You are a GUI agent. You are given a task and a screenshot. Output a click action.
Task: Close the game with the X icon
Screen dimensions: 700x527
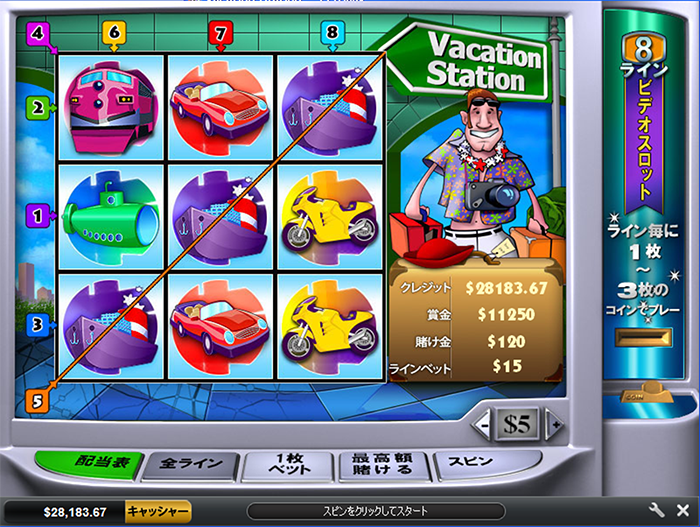[x=682, y=510]
